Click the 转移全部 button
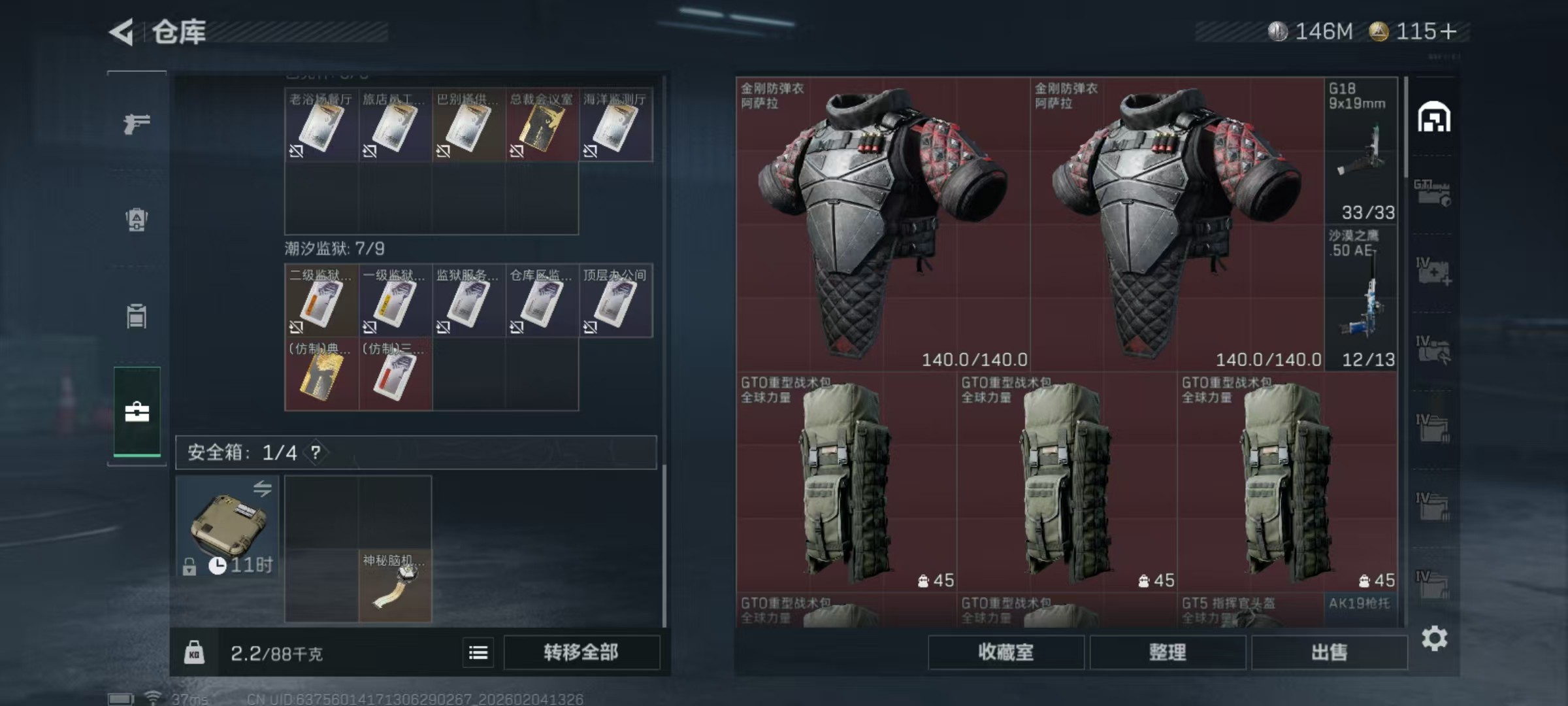1568x706 pixels. pyautogui.click(x=581, y=652)
